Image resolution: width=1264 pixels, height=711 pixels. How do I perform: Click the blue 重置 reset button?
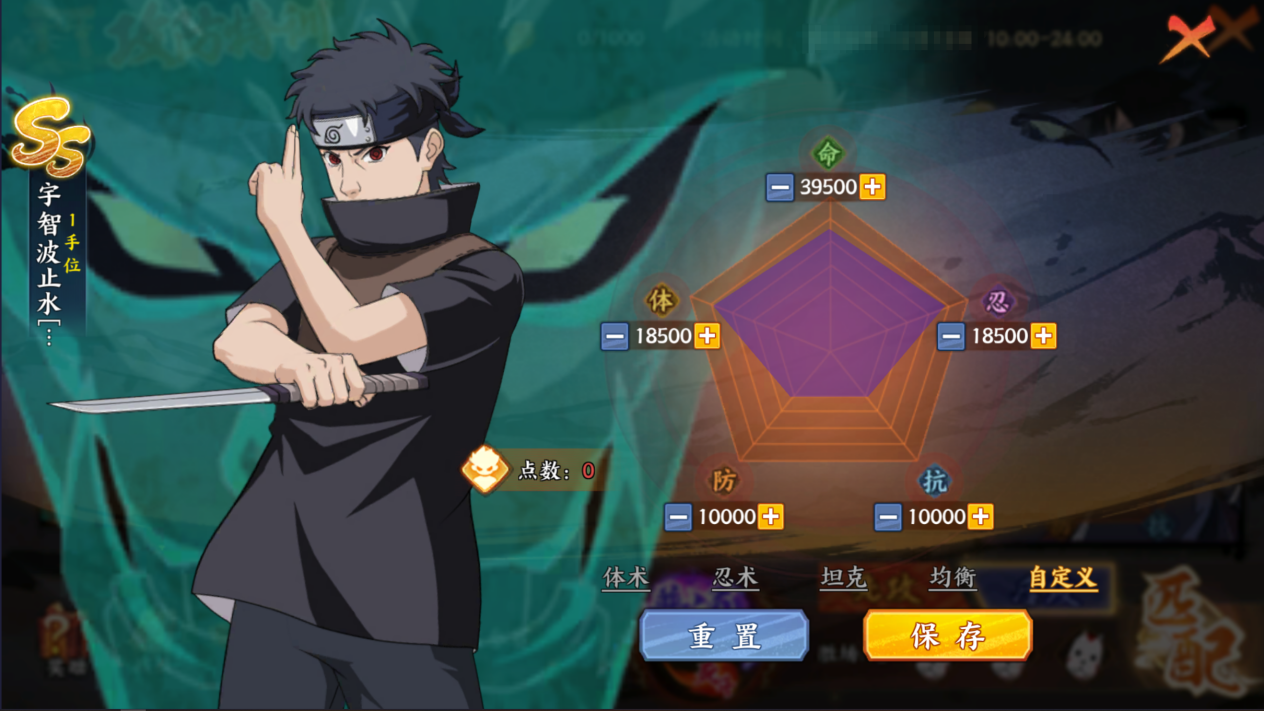click(x=724, y=636)
